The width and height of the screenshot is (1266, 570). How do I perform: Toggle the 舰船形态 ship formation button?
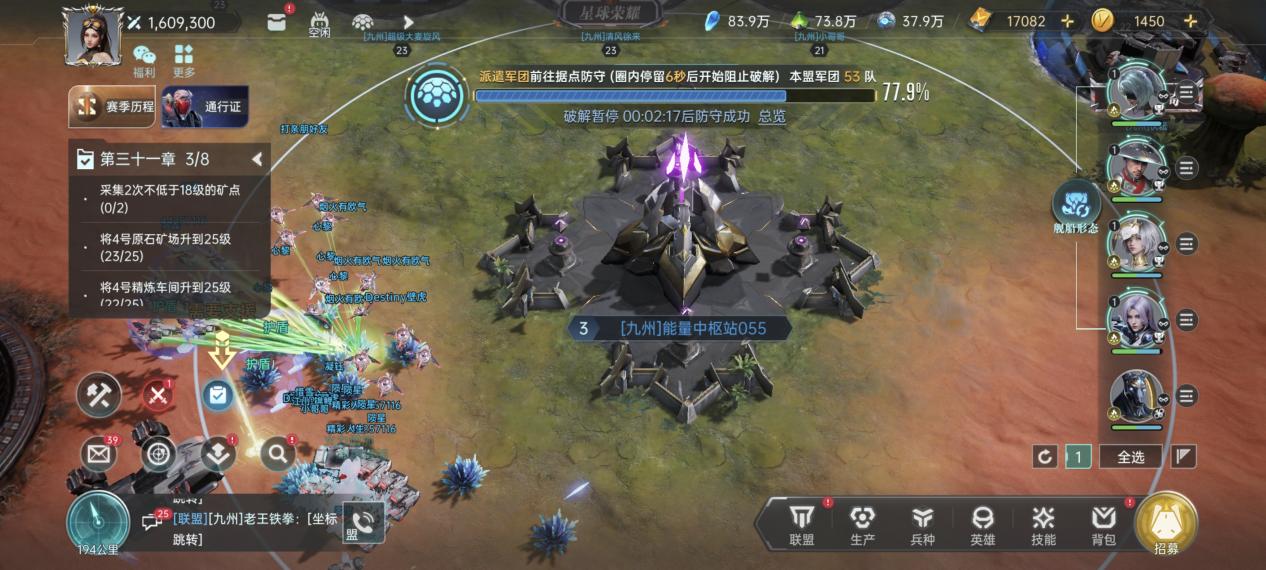pyautogui.click(x=1076, y=207)
